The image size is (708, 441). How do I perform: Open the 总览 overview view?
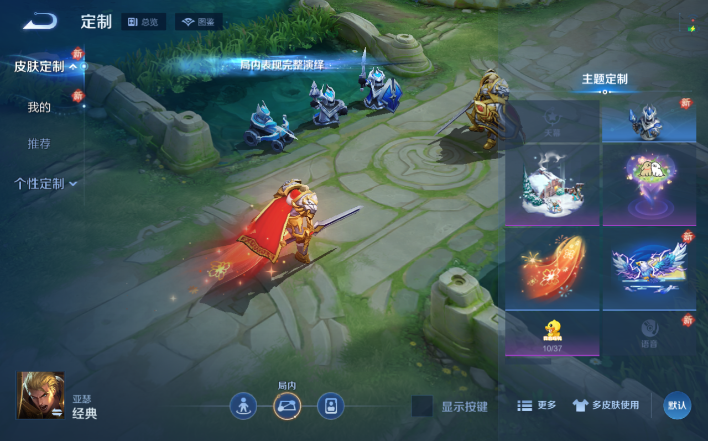pyautogui.click(x=144, y=21)
